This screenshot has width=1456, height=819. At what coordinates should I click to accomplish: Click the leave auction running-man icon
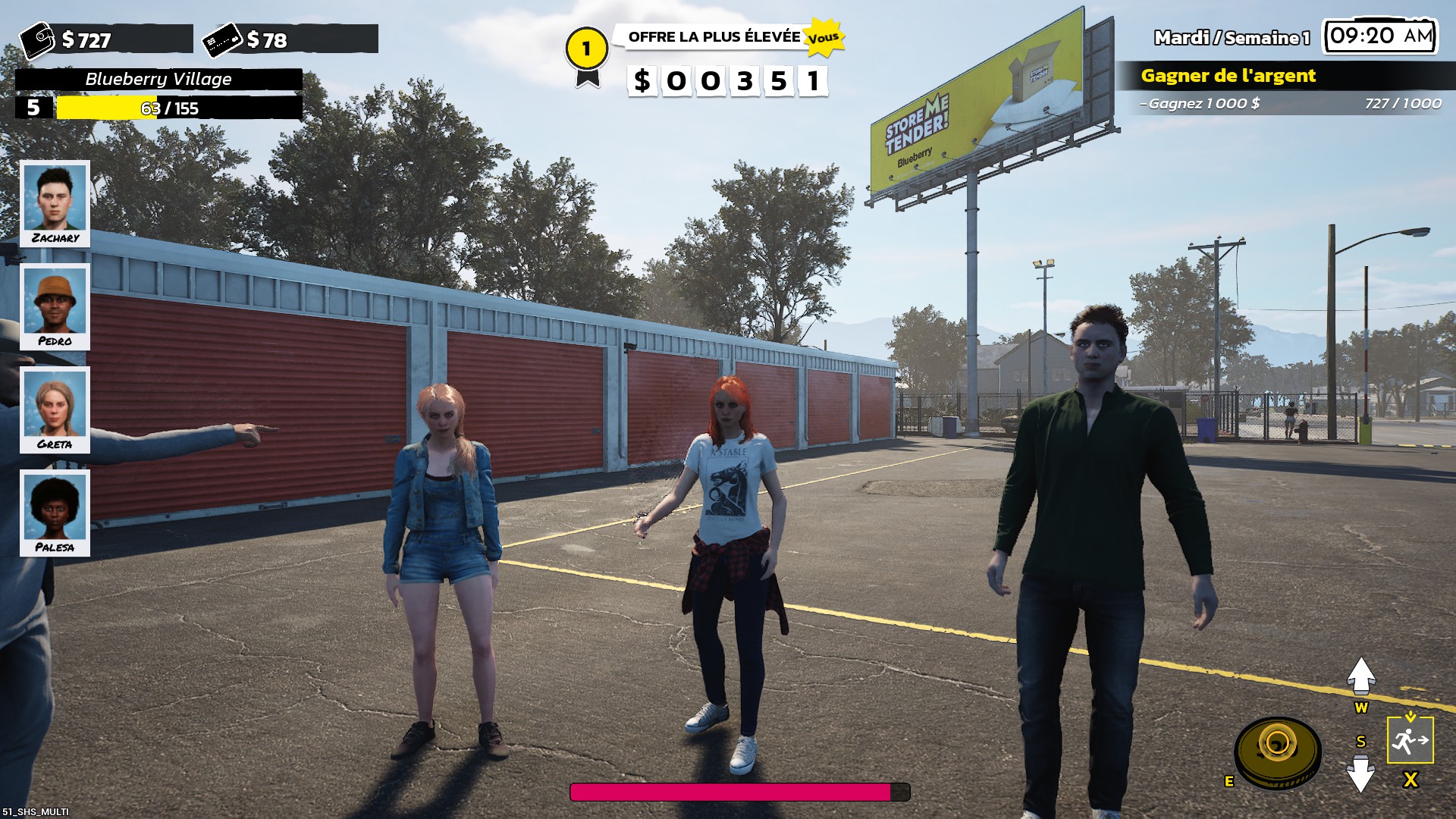click(x=1410, y=740)
